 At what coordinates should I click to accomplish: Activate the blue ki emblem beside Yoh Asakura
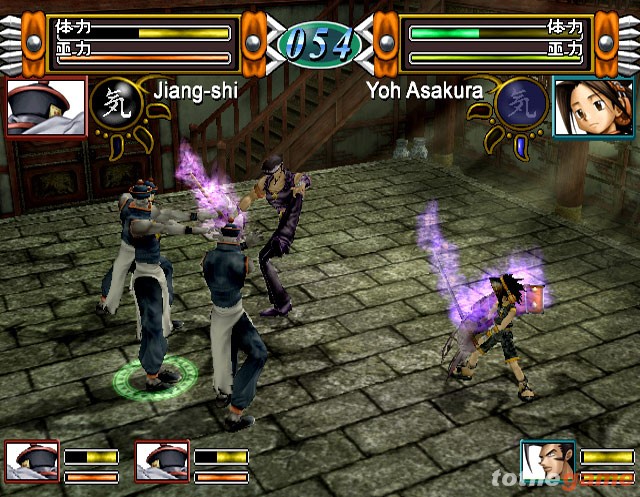pyautogui.click(x=521, y=104)
